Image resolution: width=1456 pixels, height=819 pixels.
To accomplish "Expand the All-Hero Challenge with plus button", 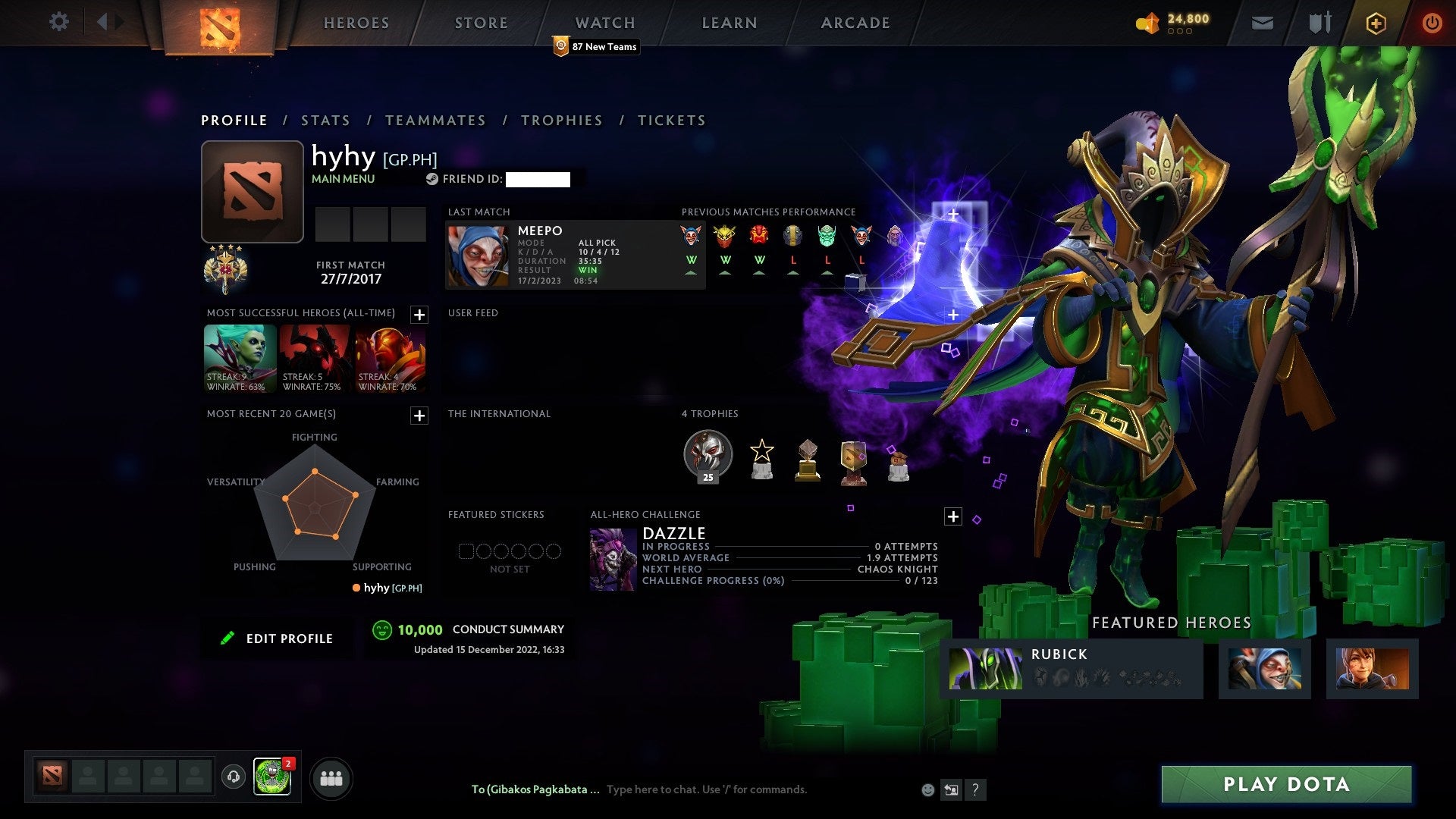I will (x=954, y=516).
